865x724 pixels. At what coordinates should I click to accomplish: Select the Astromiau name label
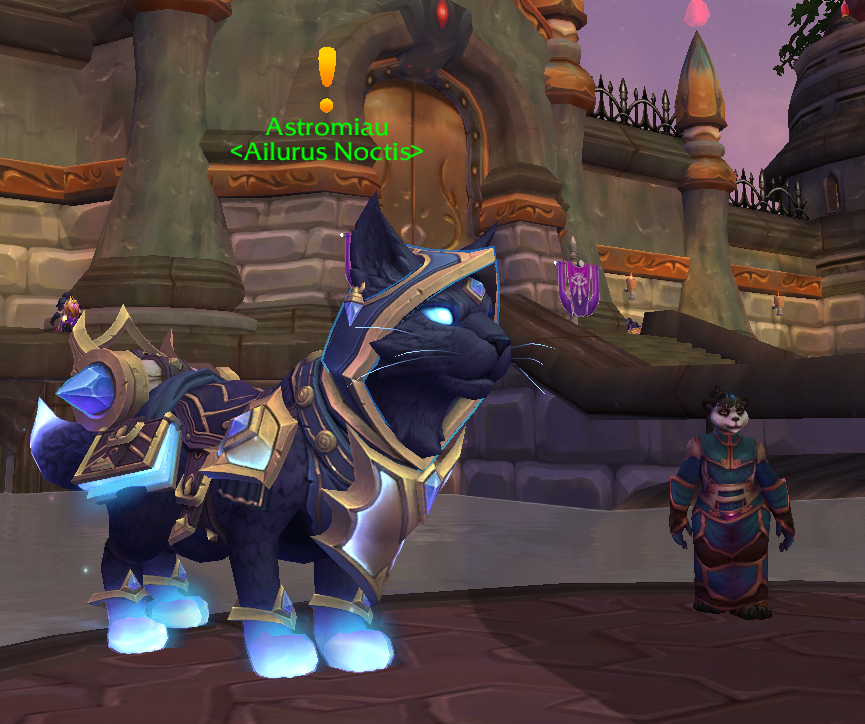tap(326, 127)
